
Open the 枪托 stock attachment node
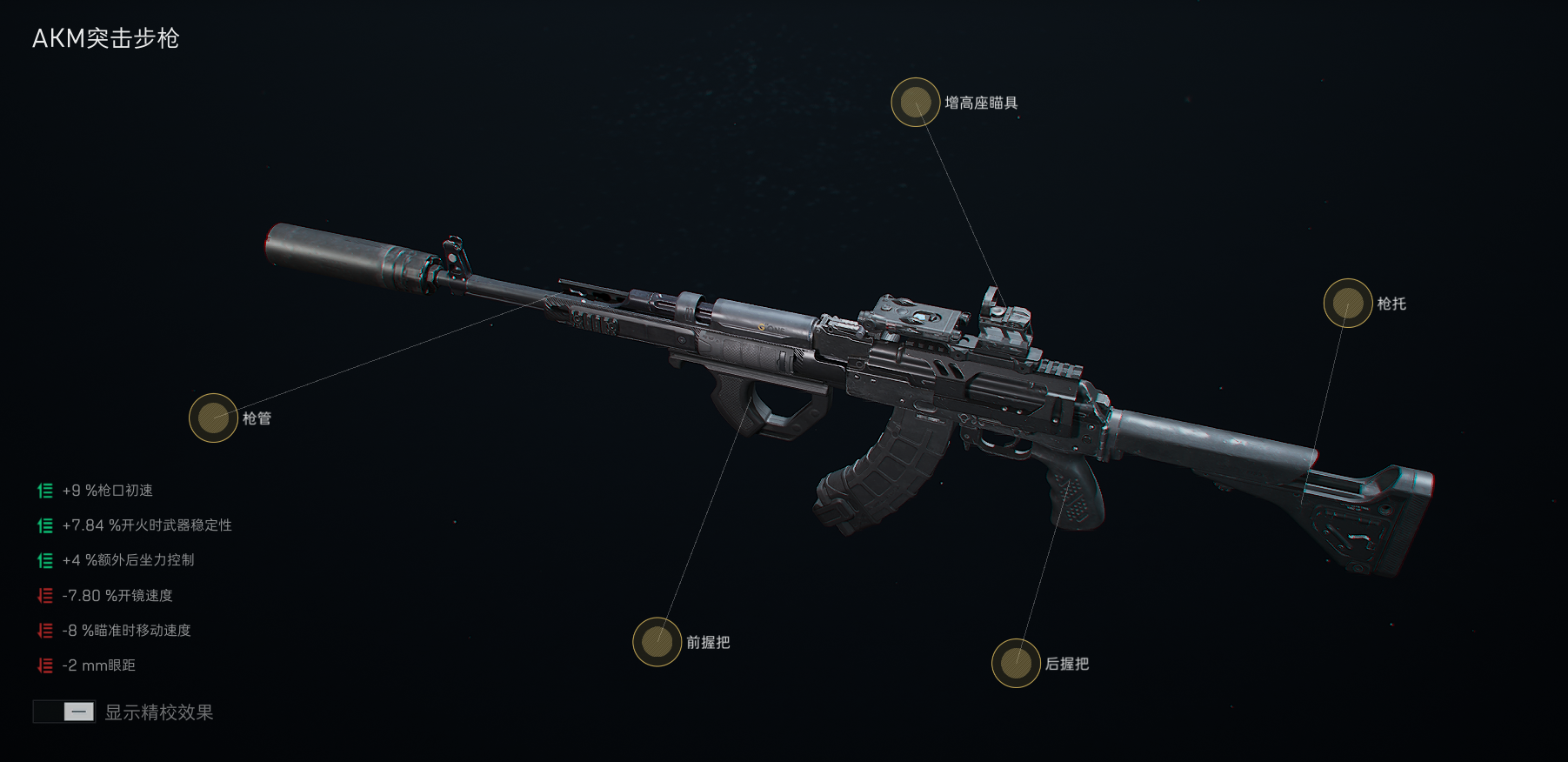click(x=1347, y=304)
